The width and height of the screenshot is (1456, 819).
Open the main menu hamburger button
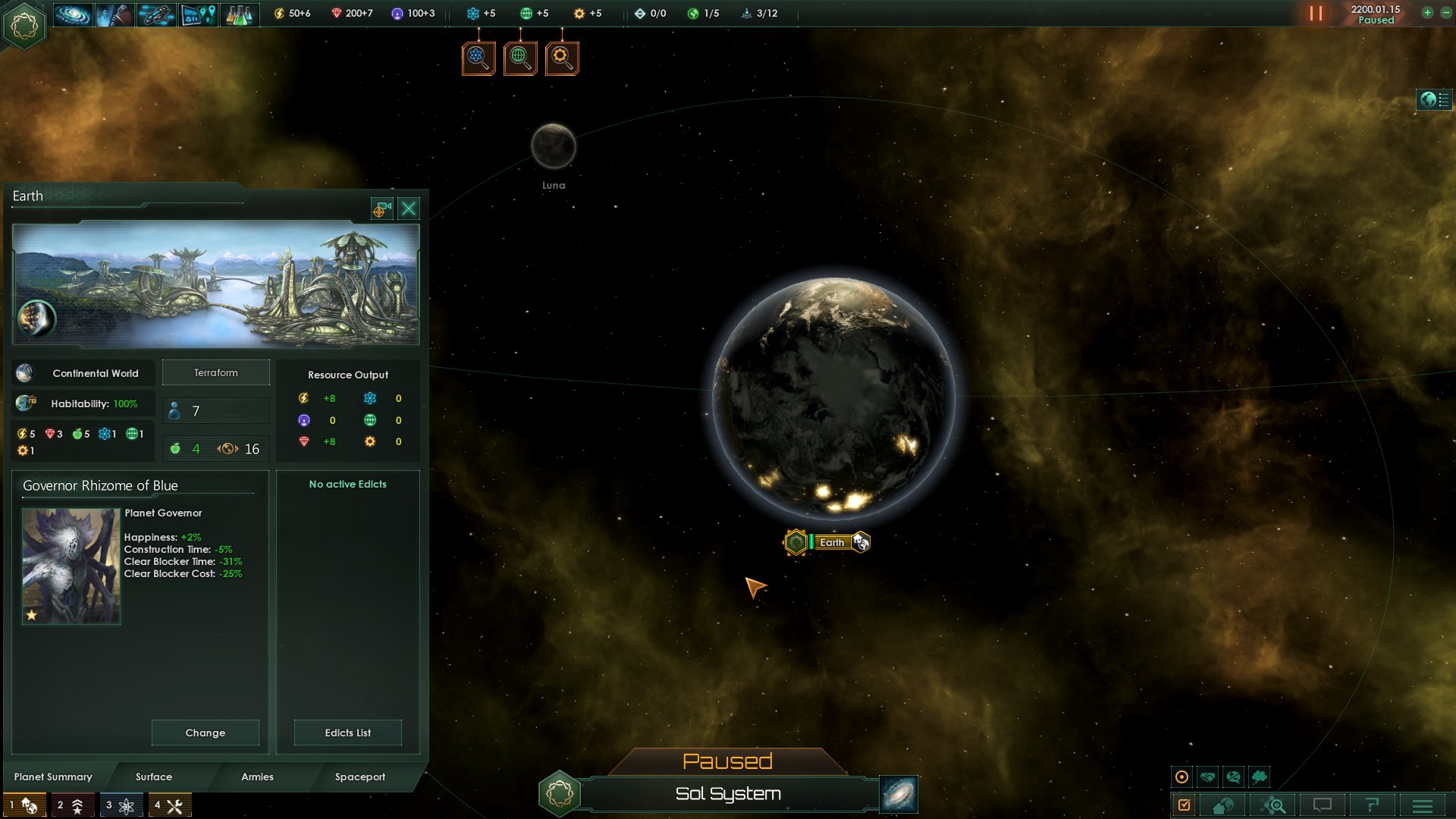[x=1423, y=805]
